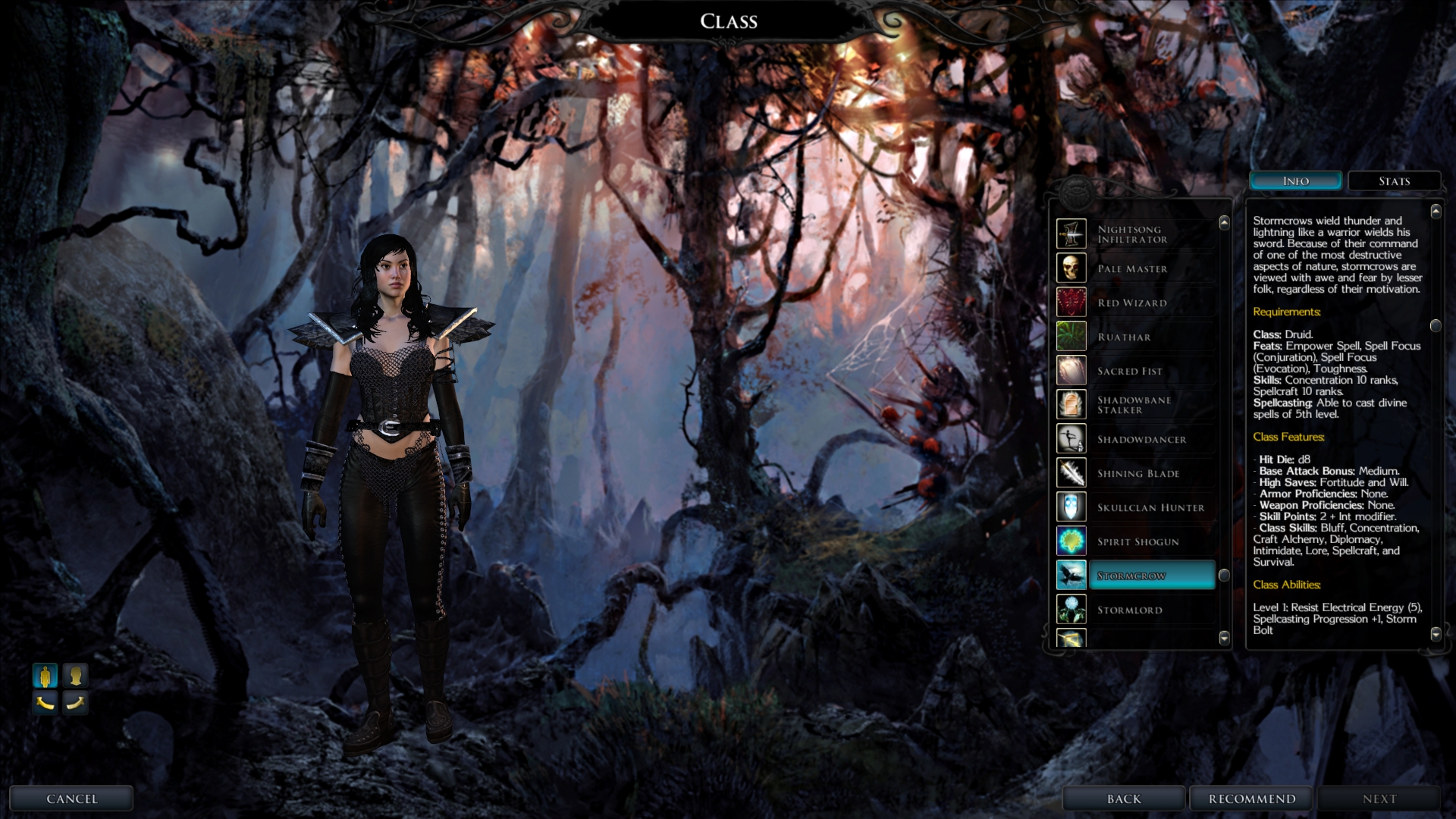The width and height of the screenshot is (1456, 819).
Task: Switch to the head close-up view
Action: (x=75, y=675)
